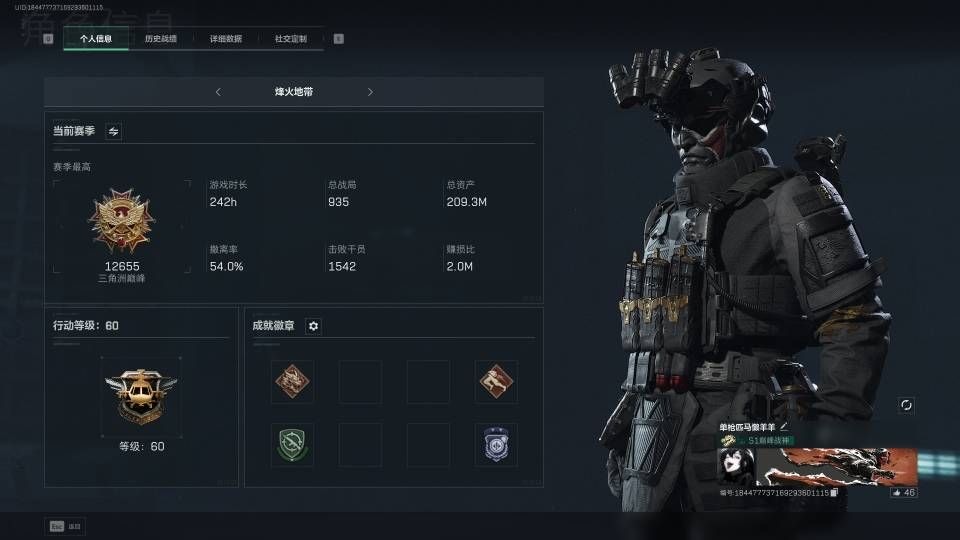Like the profile with the thumbs-up button
This screenshot has width=960, height=540.
(x=903, y=492)
